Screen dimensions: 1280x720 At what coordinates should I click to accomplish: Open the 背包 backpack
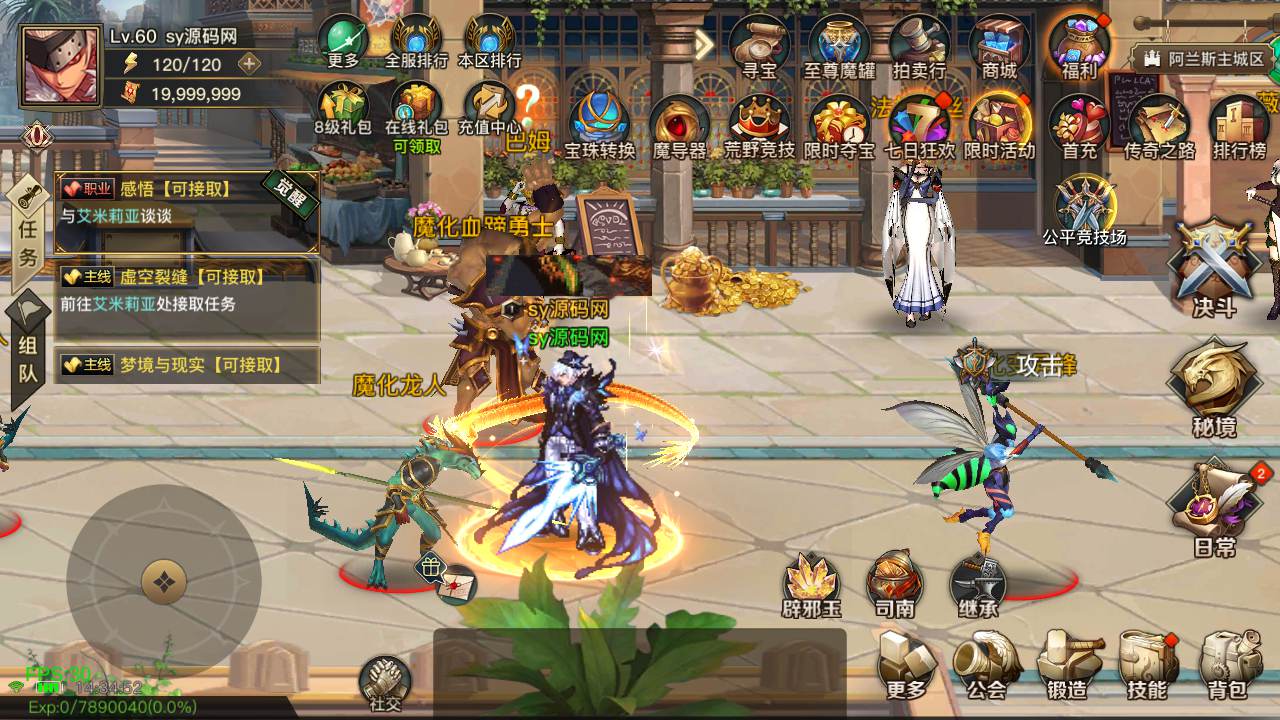pyautogui.click(x=1228, y=663)
